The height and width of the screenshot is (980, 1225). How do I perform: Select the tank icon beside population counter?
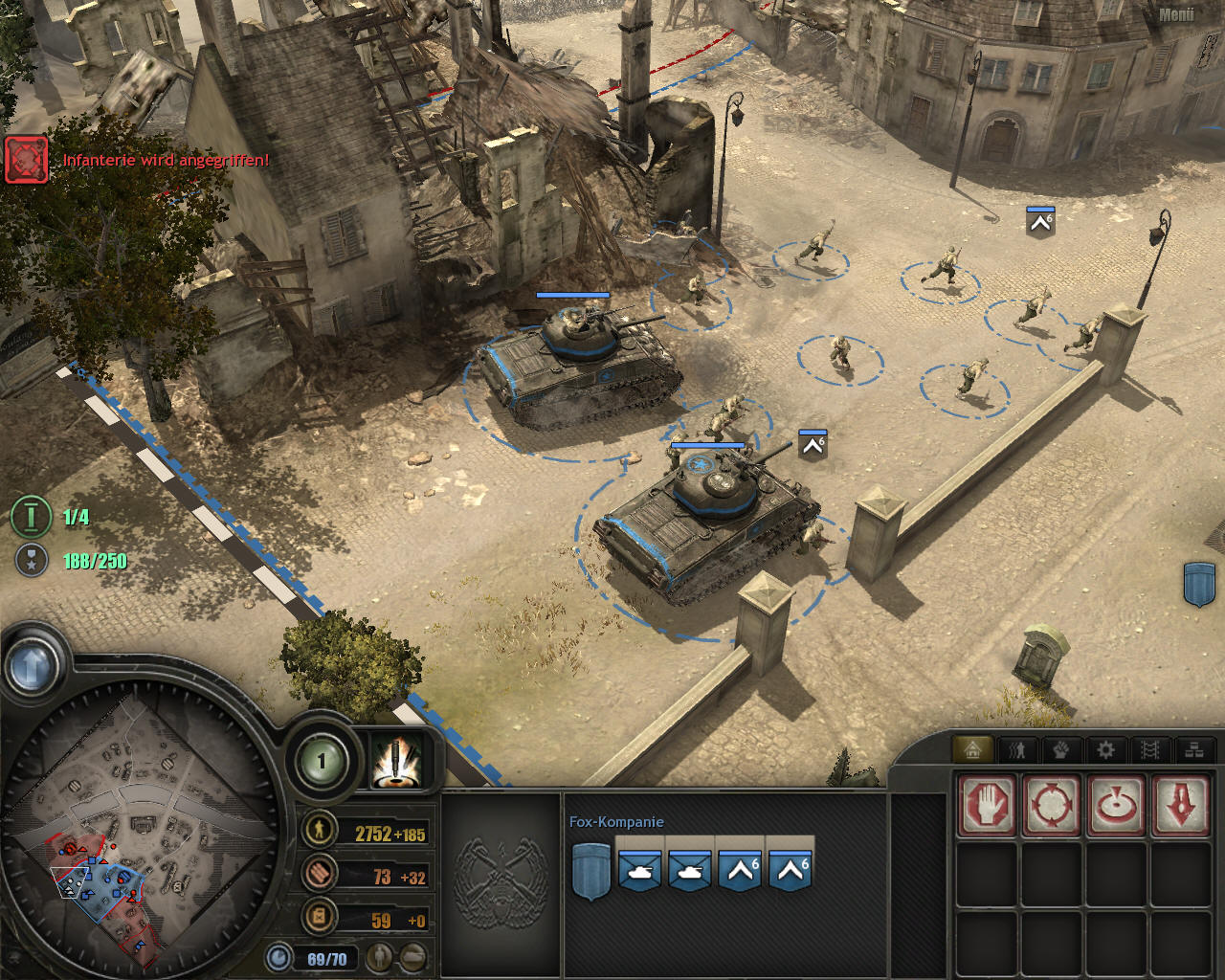pyautogui.click(x=412, y=956)
